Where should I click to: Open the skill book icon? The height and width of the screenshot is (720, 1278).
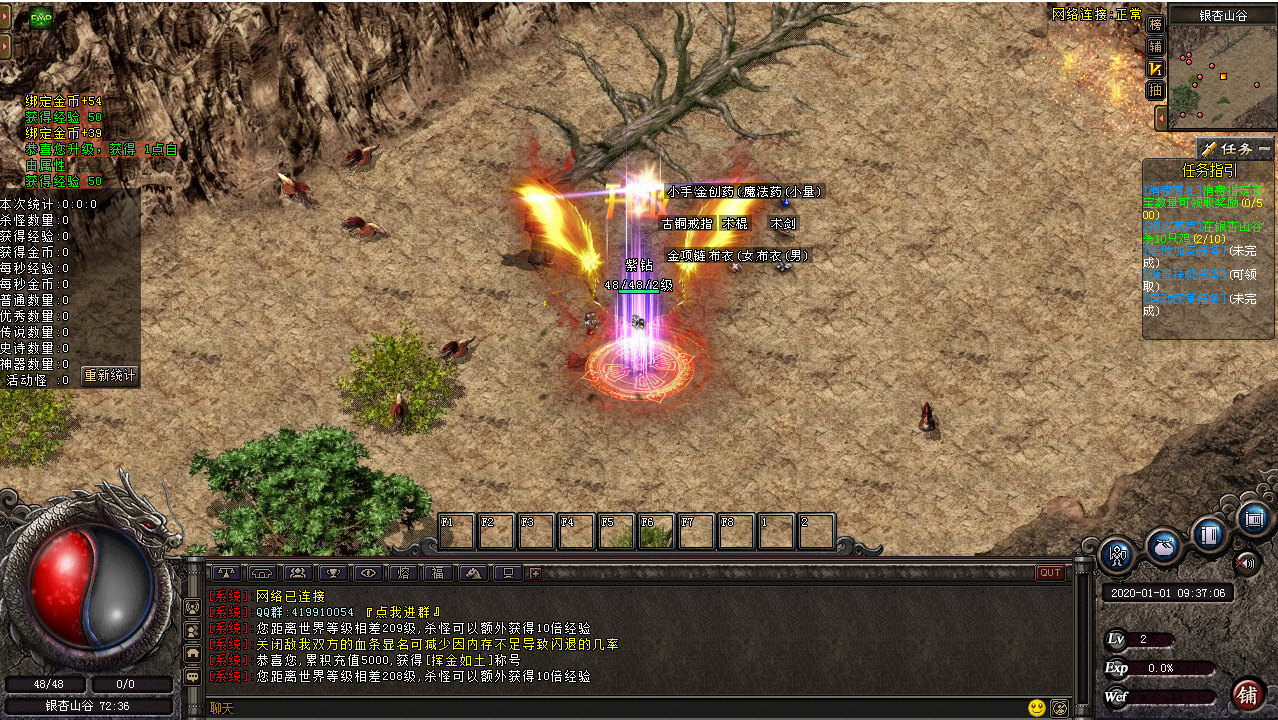tap(1209, 534)
